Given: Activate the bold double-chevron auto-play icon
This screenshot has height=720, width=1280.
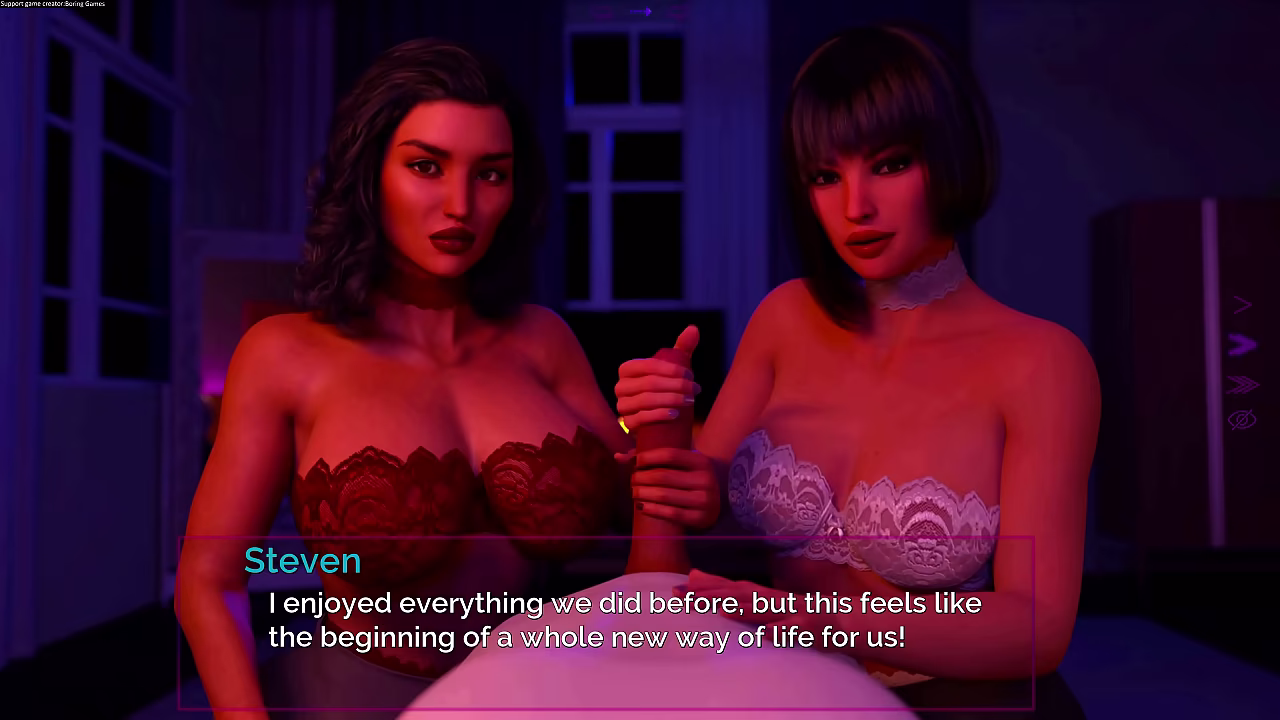Looking at the screenshot, I should 1241,345.
